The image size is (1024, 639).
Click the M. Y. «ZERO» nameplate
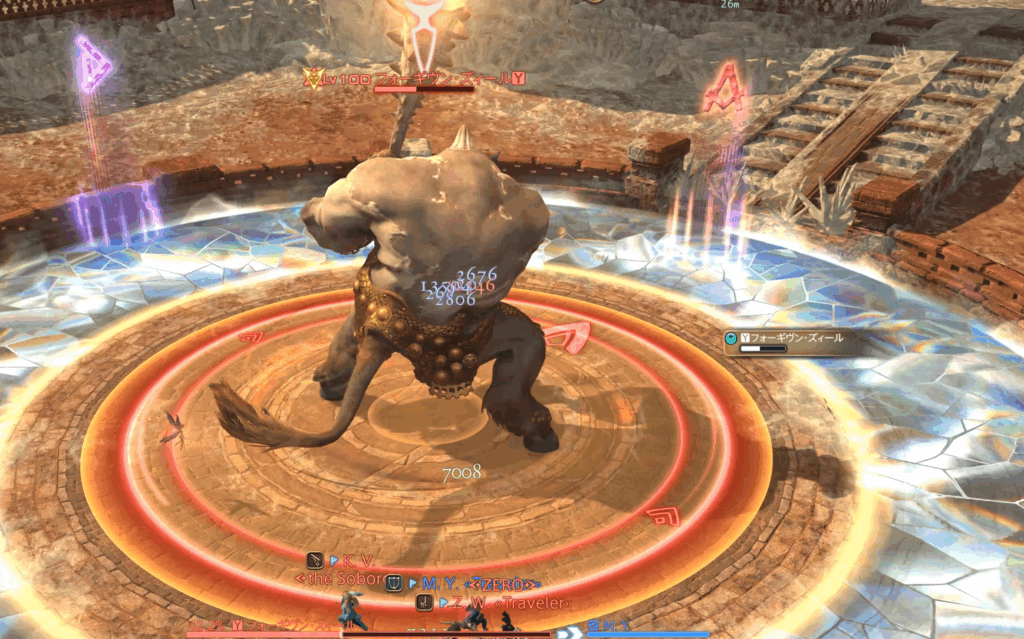[478, 582]
